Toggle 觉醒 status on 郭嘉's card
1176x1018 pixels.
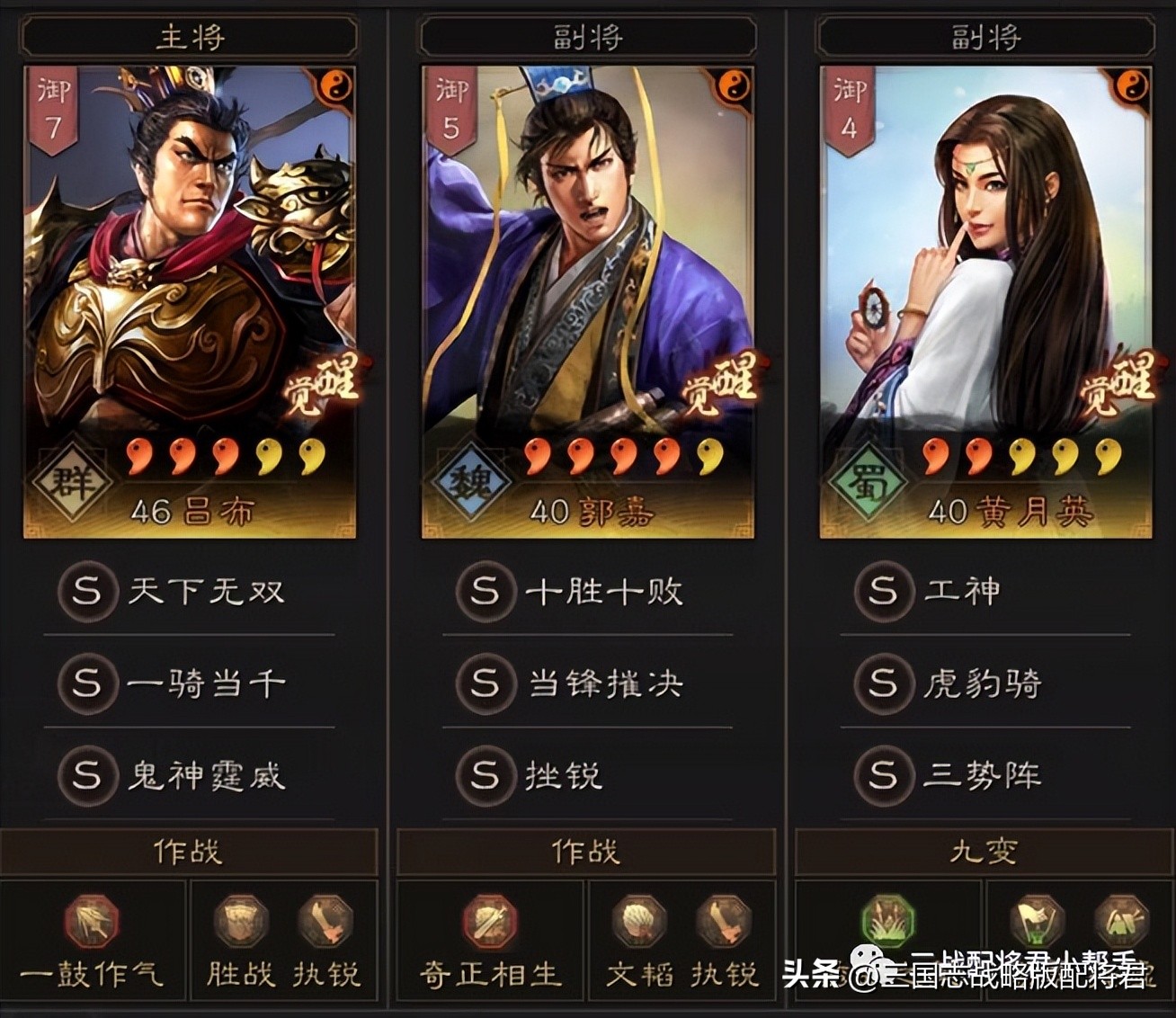tap(721, 386)
